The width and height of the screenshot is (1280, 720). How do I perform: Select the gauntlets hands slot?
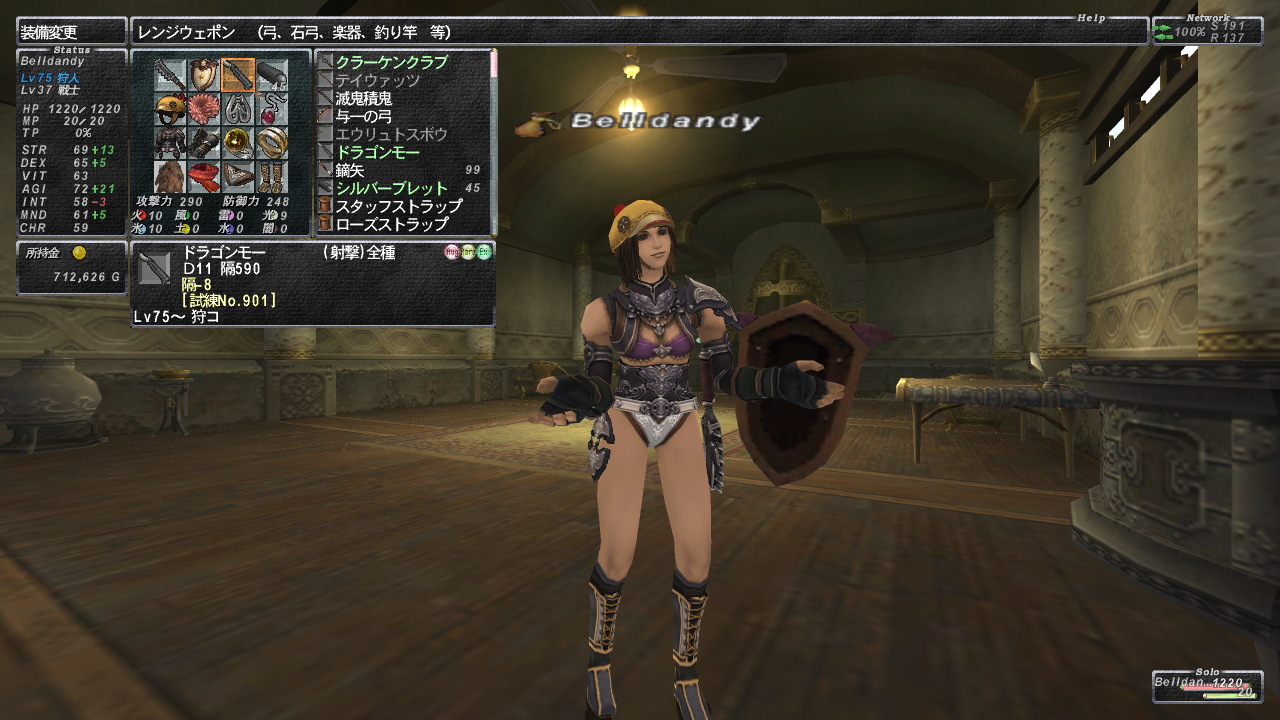pos(204,142)
